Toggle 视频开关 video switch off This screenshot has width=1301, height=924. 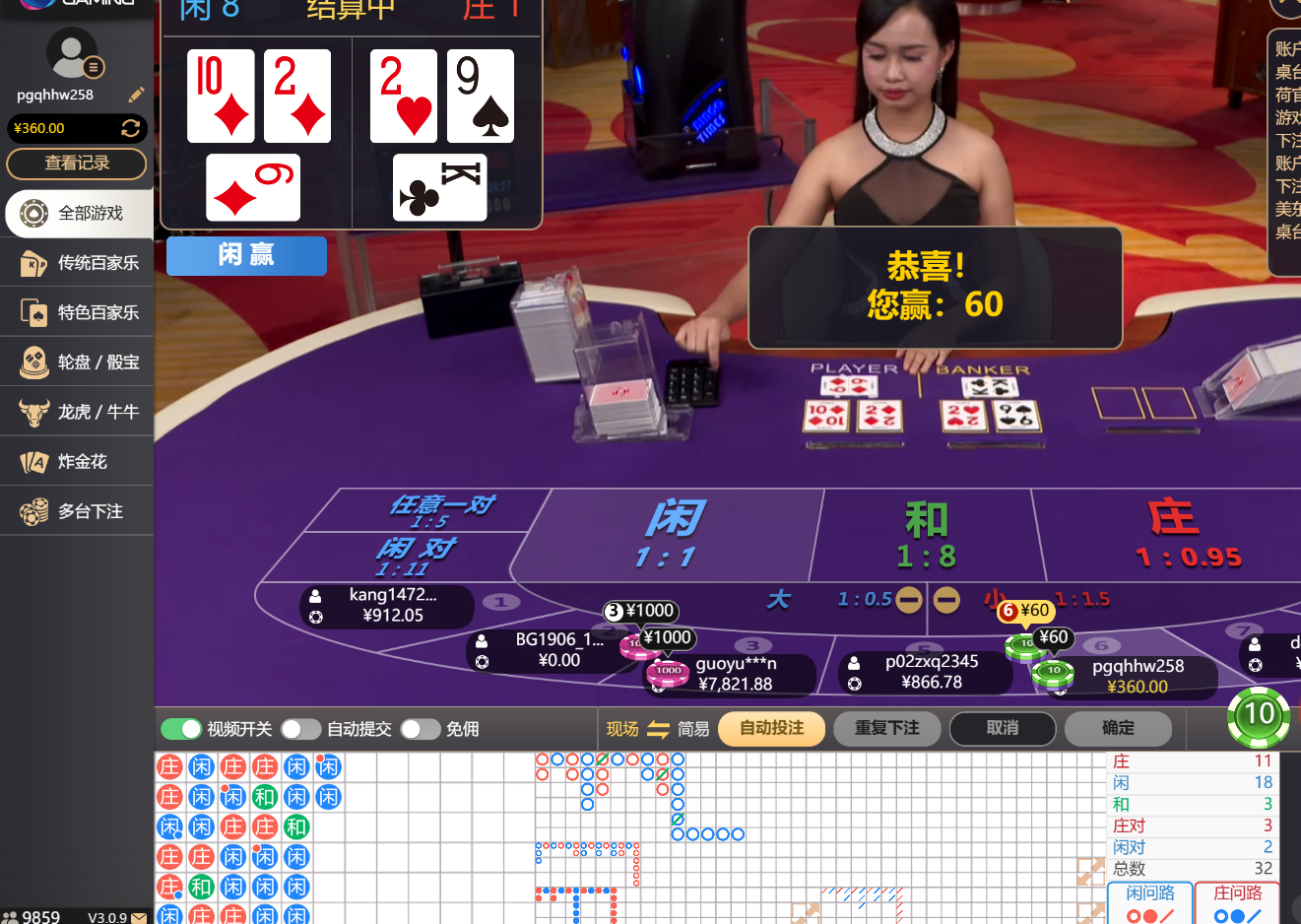(x=181, y=729)
